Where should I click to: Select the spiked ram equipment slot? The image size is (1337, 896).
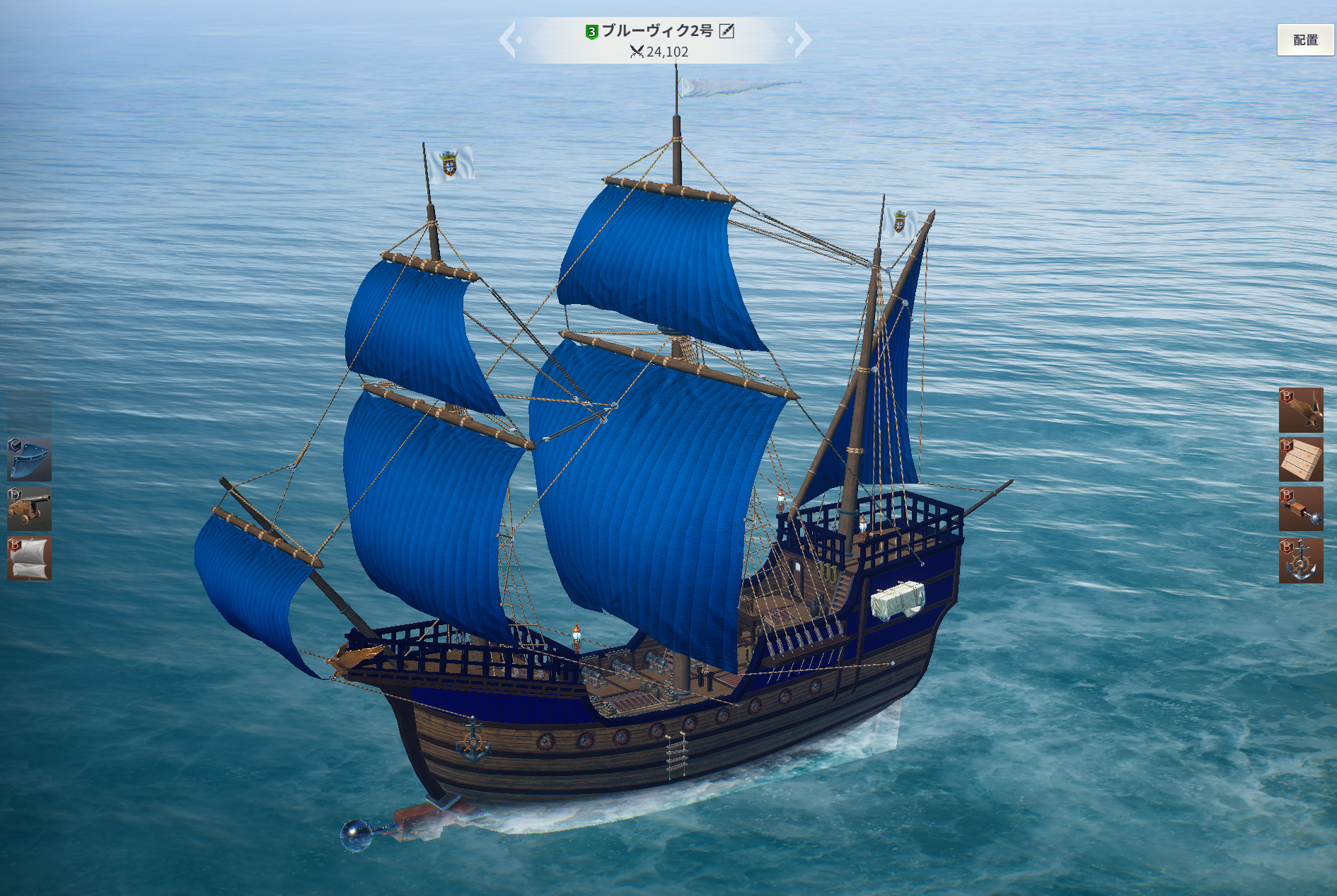1300,509
